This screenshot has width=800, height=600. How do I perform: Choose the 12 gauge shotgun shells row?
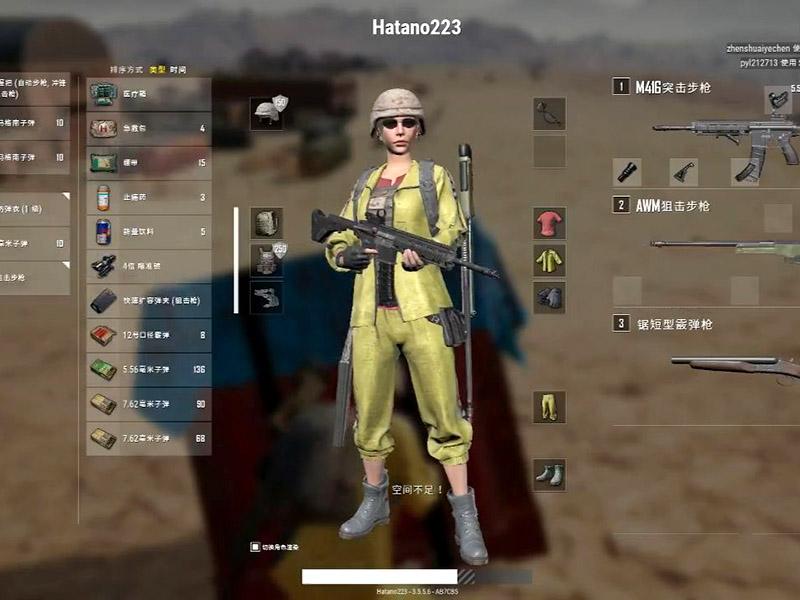pyautogui.click(x=148, y=335)
